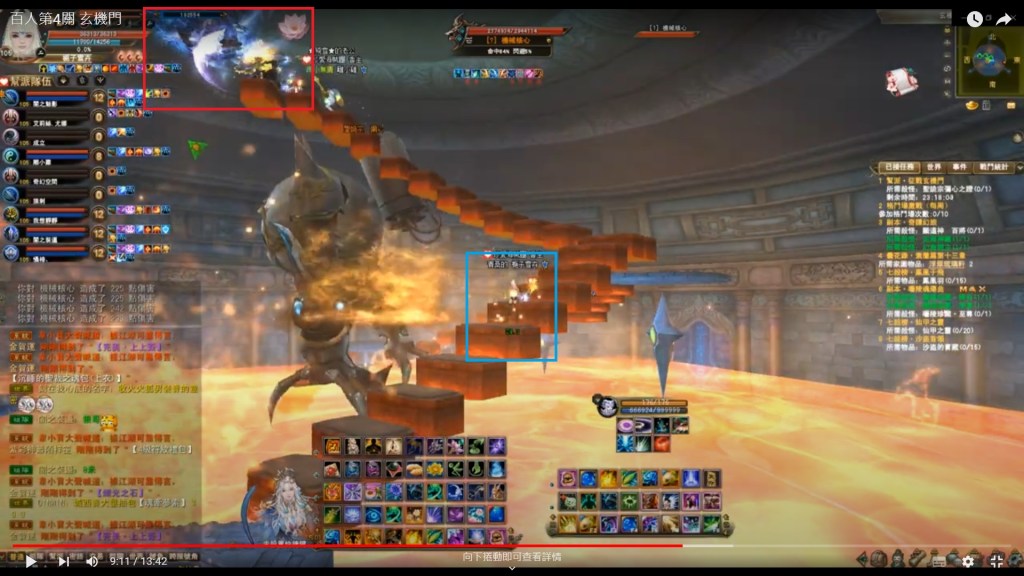Select the player portrait
Image resolution: width=1024 pixels, height=576 pixels.
[x=22, y=38]
